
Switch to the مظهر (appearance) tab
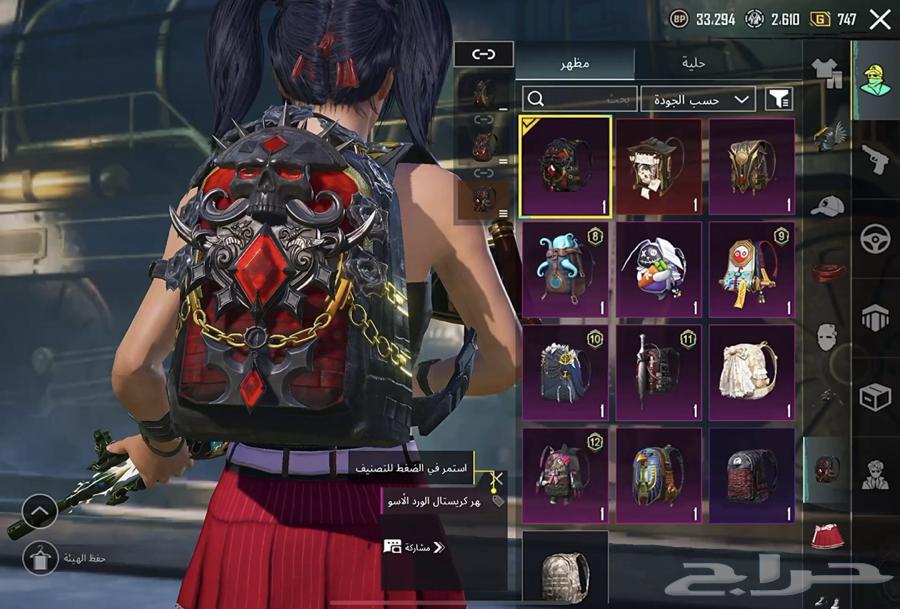(575, 63)
